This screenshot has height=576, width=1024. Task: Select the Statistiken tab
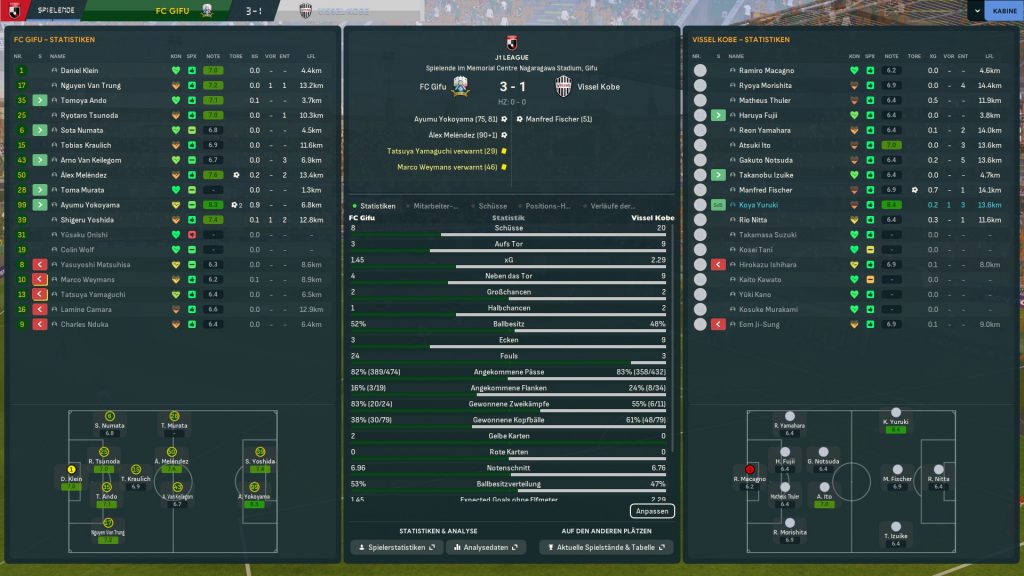click(x=375, y=206)
